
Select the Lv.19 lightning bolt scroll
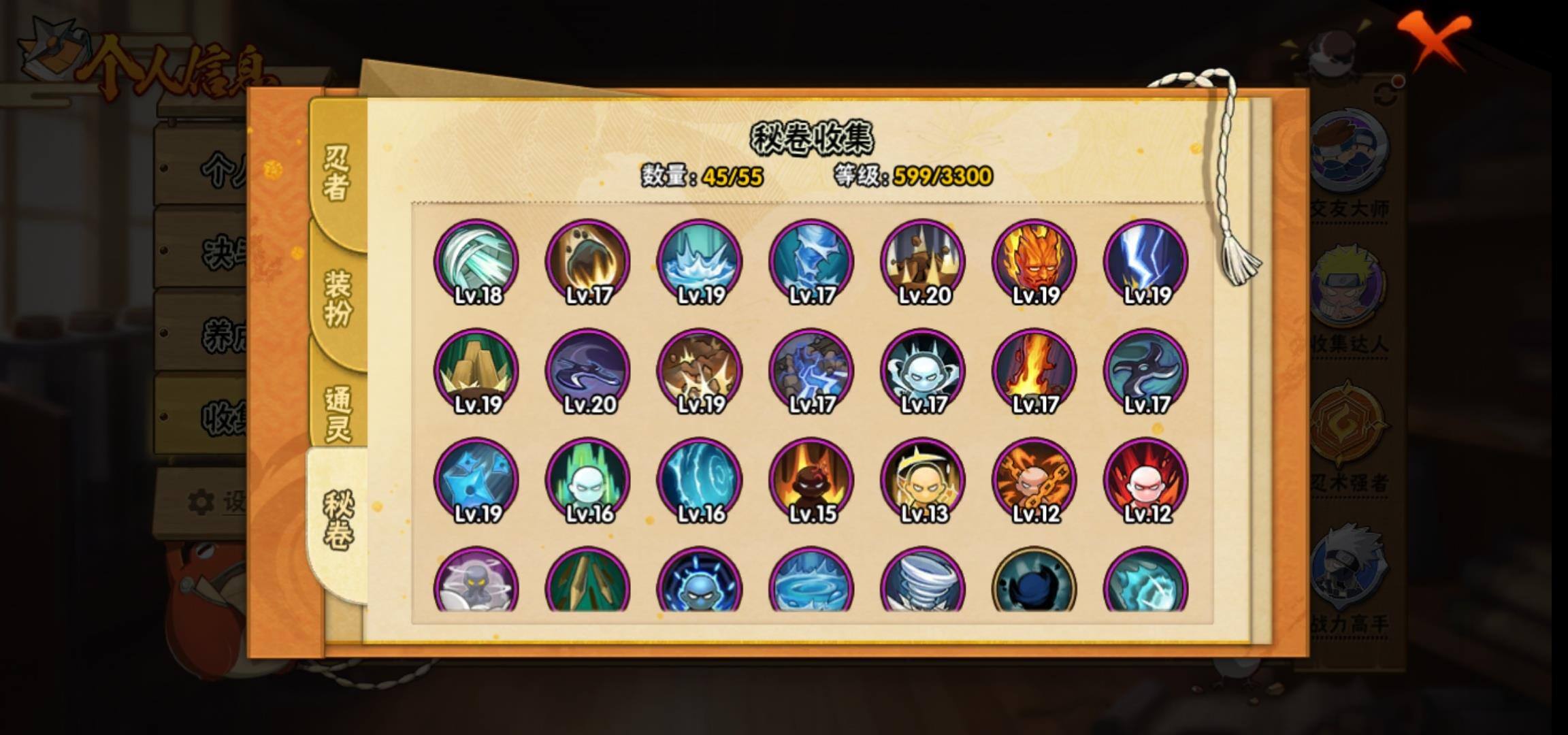tap(1146, 261)
